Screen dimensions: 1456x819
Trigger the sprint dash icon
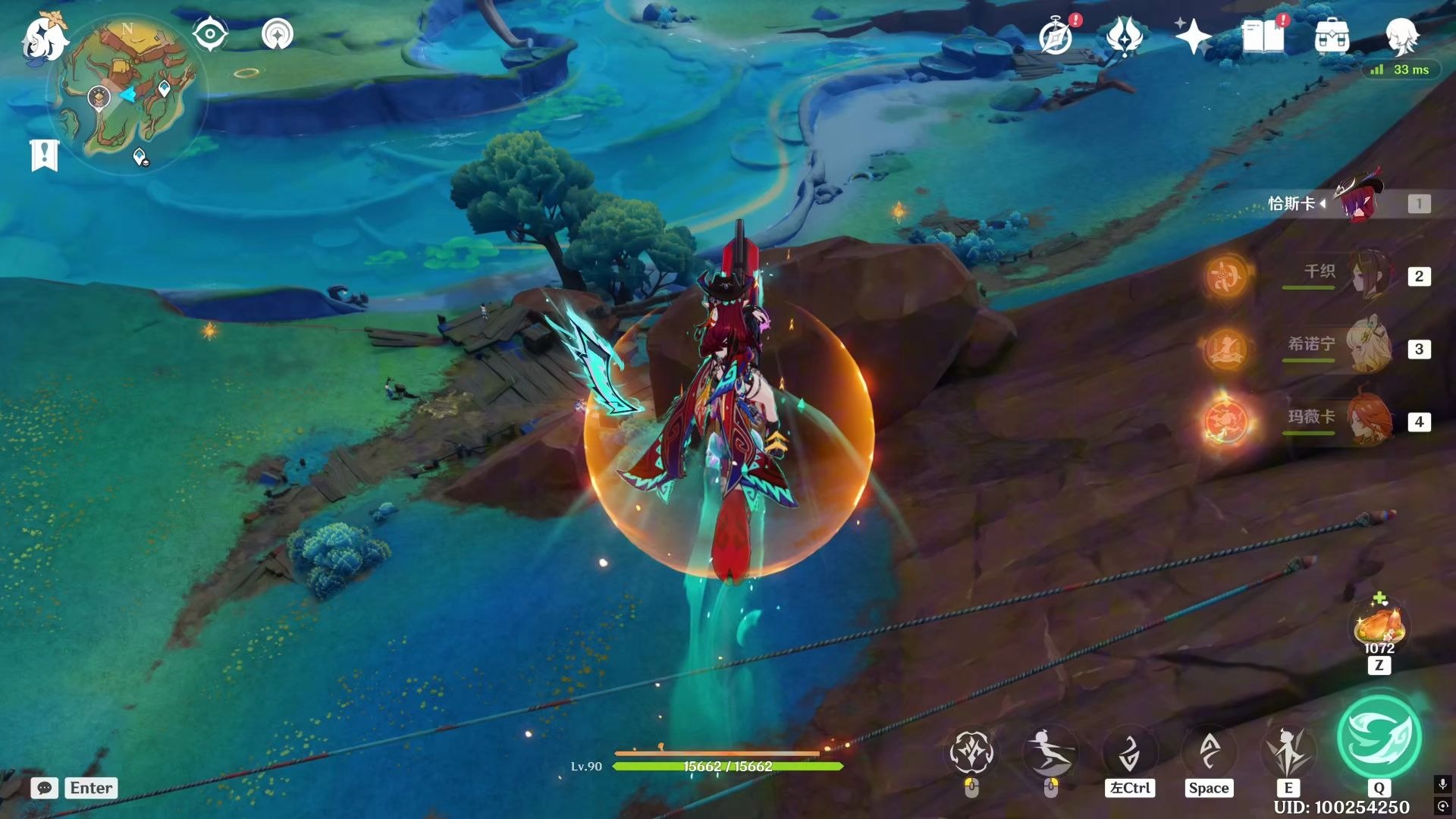[x=1050, y=752]
